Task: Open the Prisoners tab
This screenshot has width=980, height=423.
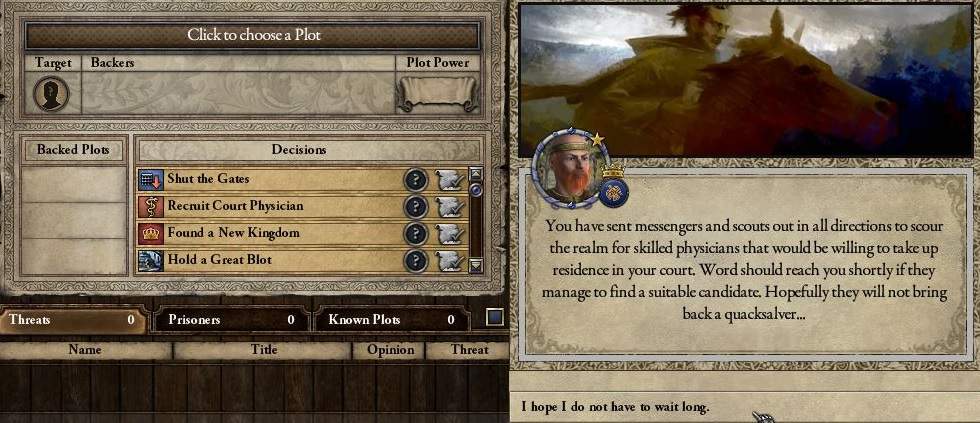Action: pos(228,320)
